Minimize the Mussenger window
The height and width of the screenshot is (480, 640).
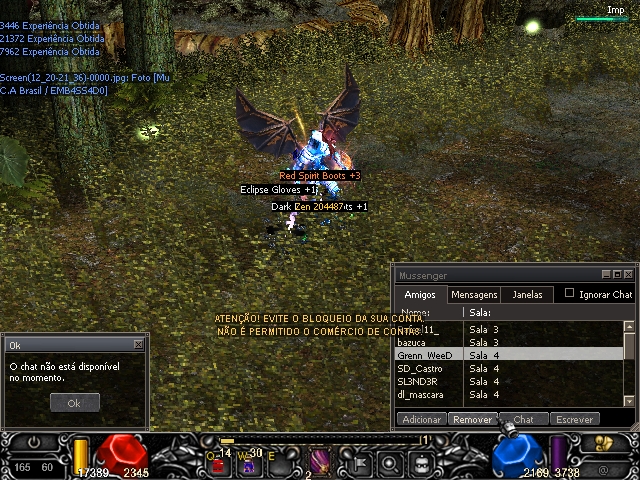tap(606, 274)
